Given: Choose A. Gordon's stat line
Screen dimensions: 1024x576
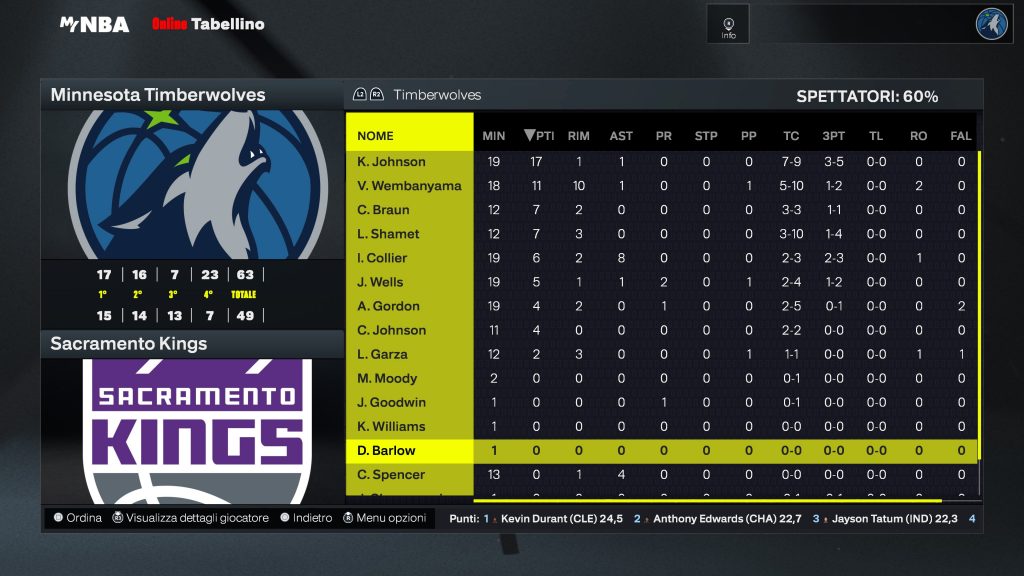Looking at the screenshot, I should coord(388,306).
